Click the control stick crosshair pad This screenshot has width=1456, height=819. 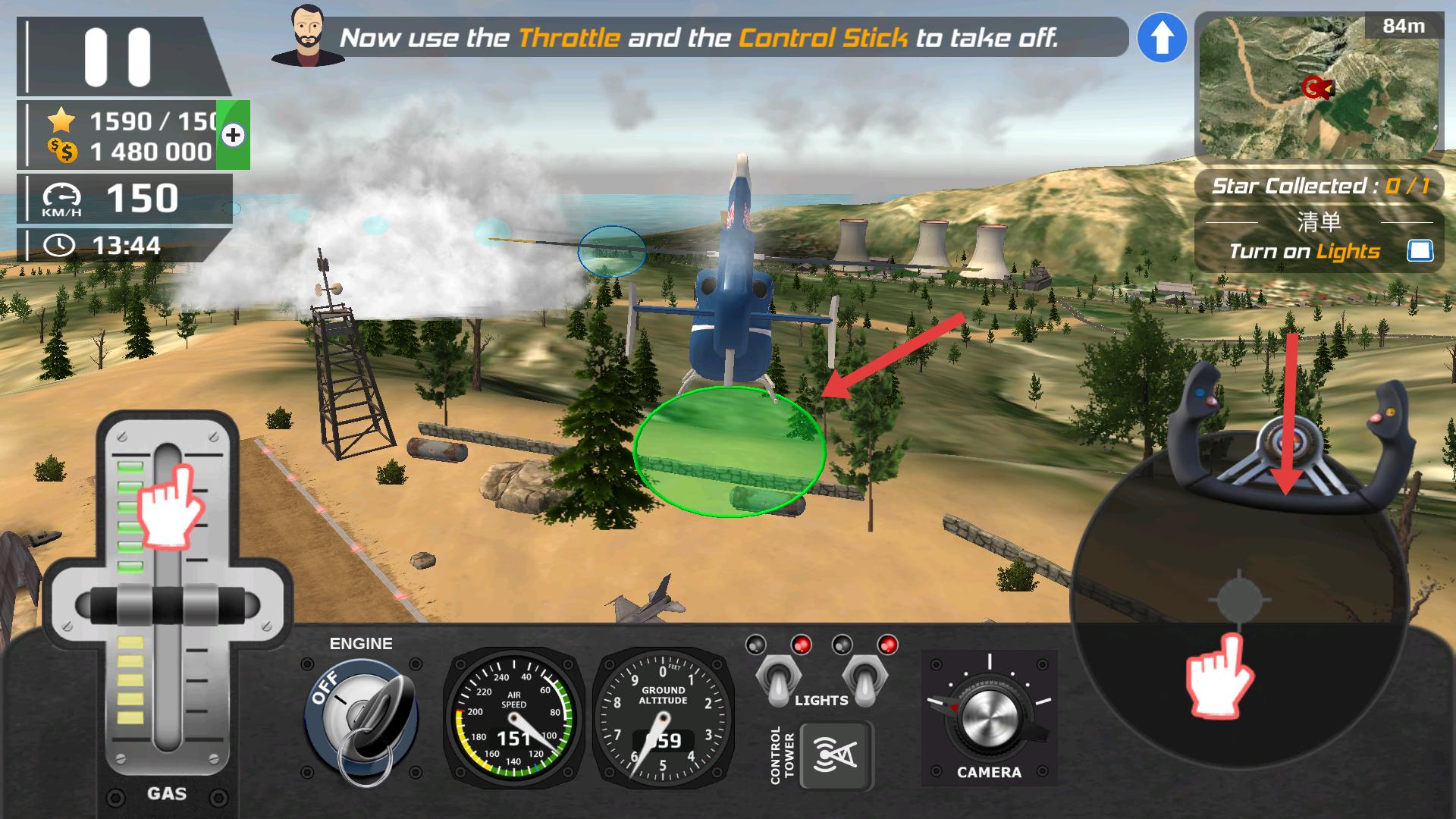(x=1239, y=601)
